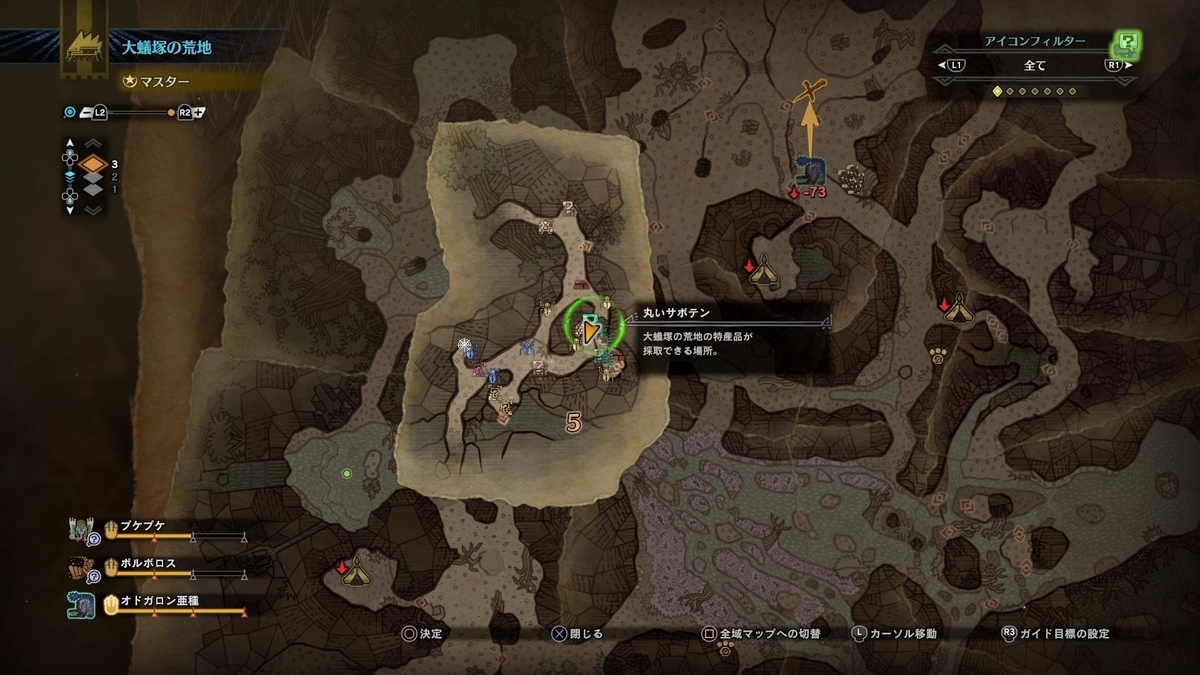Open the green question-mark icon filter
The image size is (1200, 675).
(1128, 43)
